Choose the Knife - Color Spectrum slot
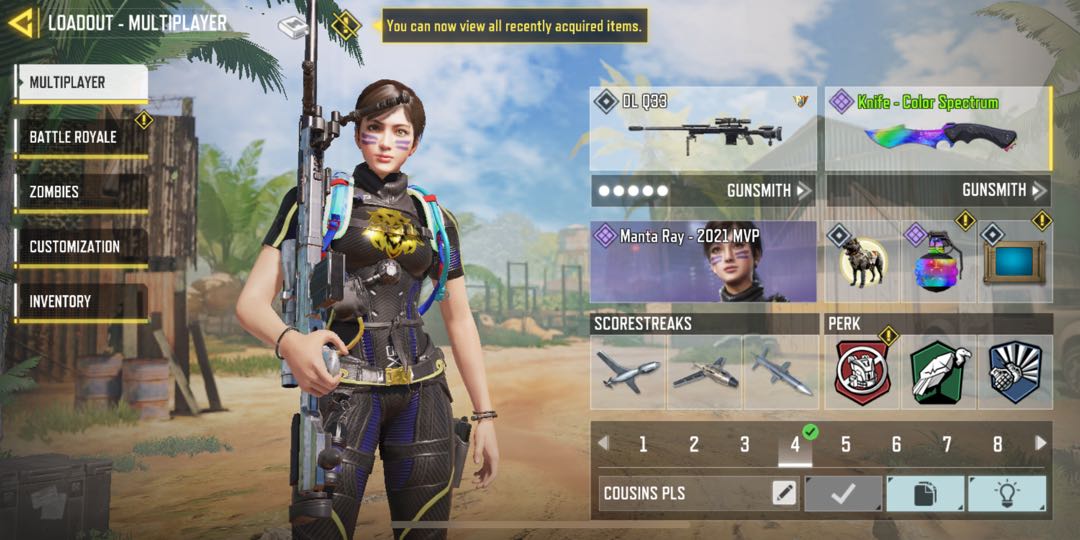Image resolution: width=1080 pixels, height=540 pixels. pyautogui.click(x=938, y=129)
